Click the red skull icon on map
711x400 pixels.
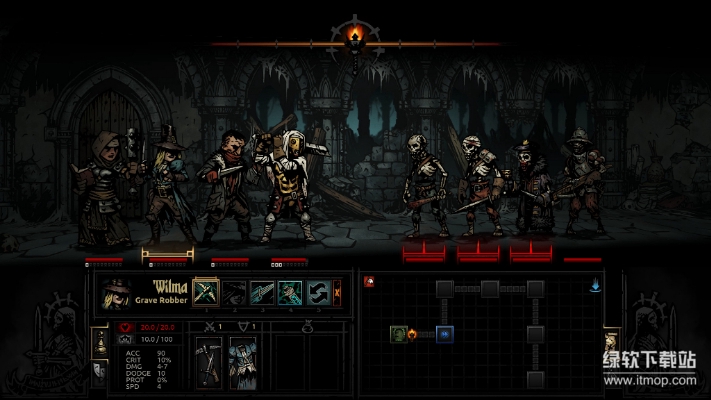coord(369,283)
